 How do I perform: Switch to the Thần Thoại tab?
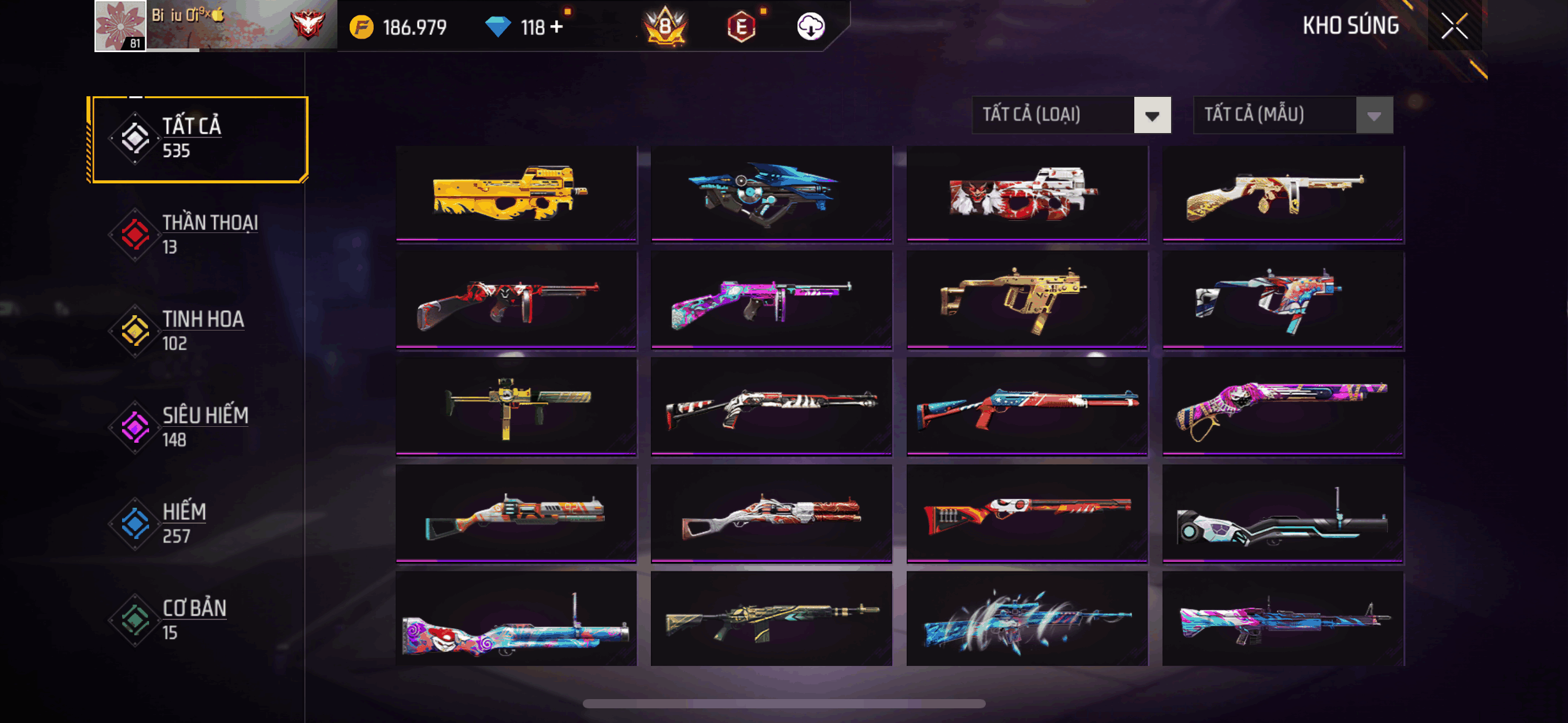pos(198,234)
